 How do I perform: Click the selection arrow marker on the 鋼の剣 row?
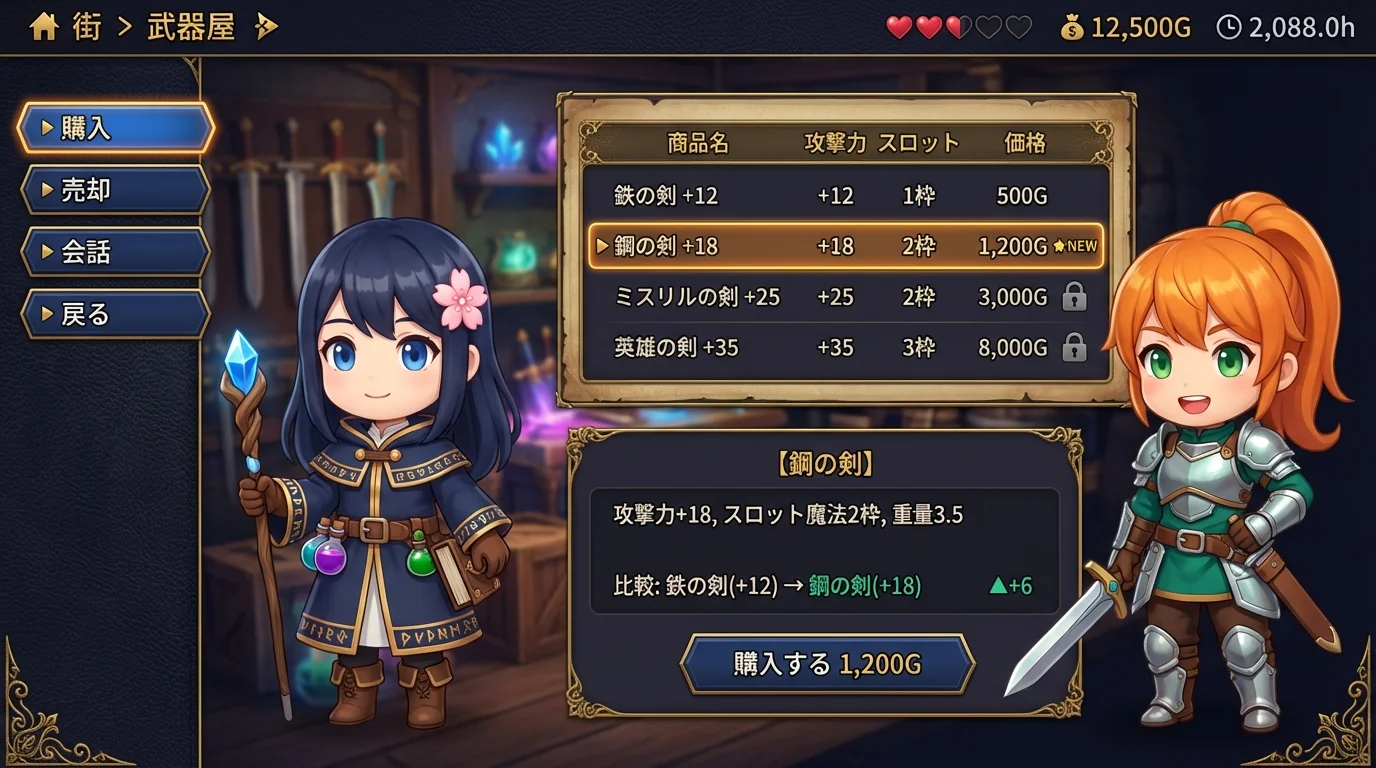(600, 245)
